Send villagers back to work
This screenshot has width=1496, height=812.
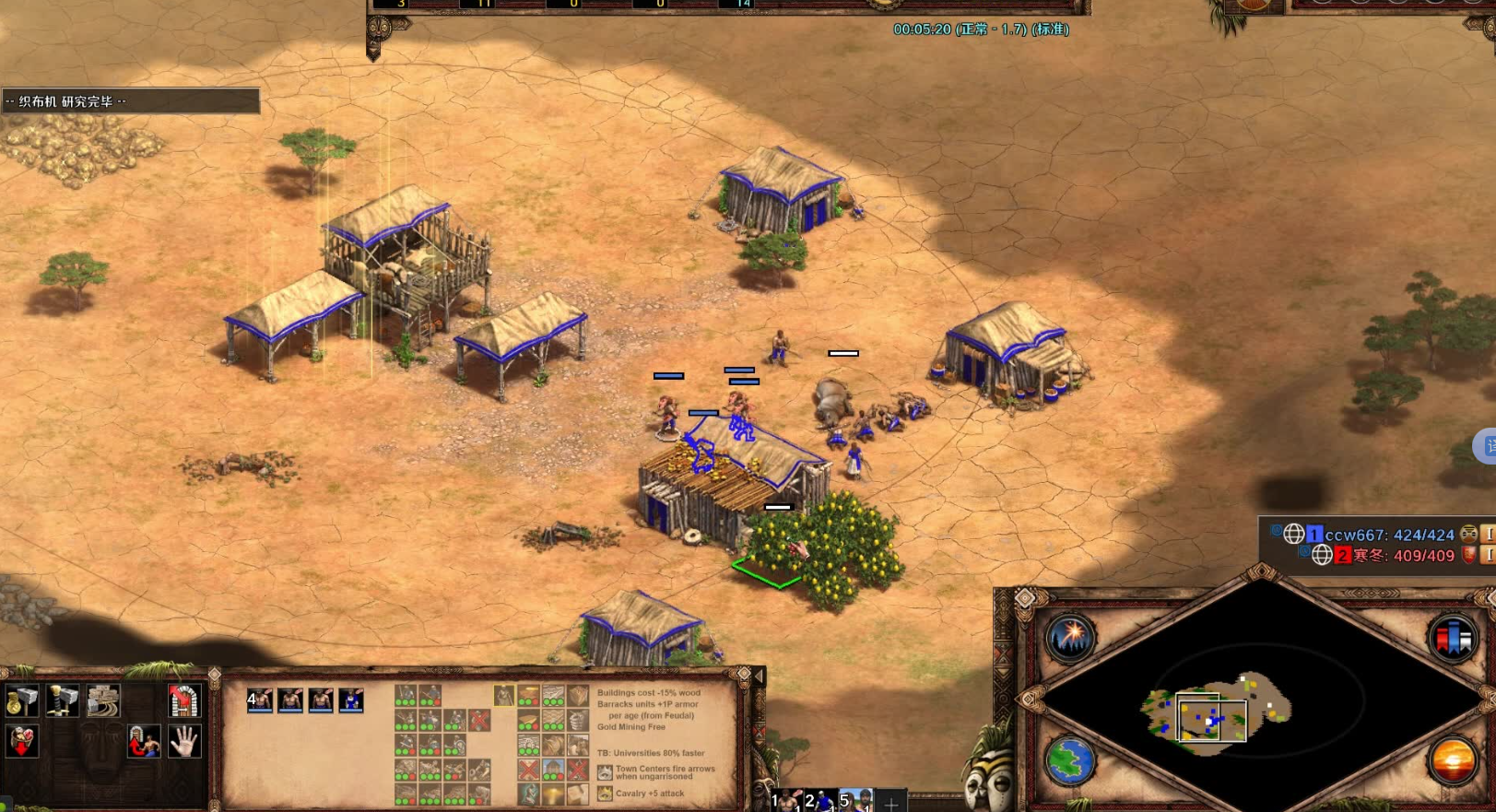[x=144, y=741]
